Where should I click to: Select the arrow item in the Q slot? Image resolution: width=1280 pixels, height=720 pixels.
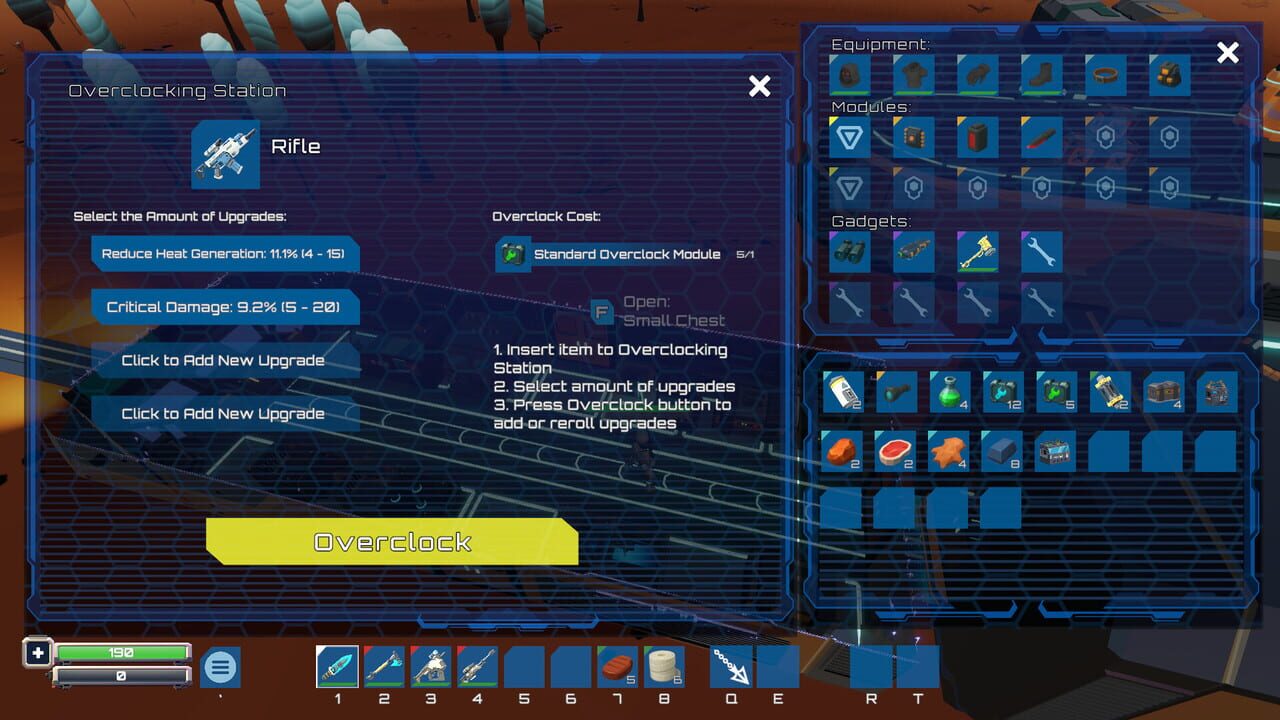[x=731, y=665]
